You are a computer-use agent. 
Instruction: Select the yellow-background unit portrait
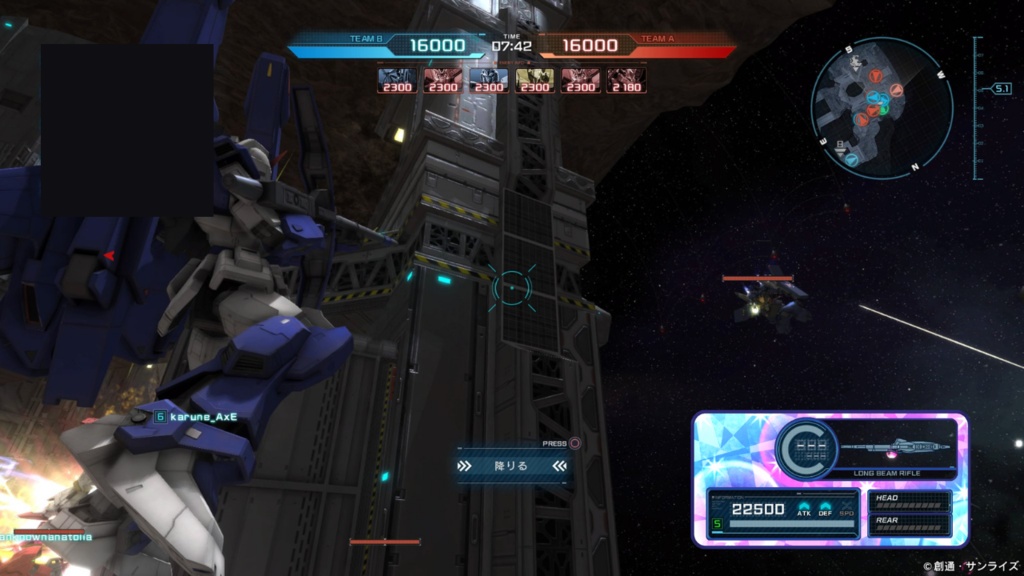(x=535, y=79)
